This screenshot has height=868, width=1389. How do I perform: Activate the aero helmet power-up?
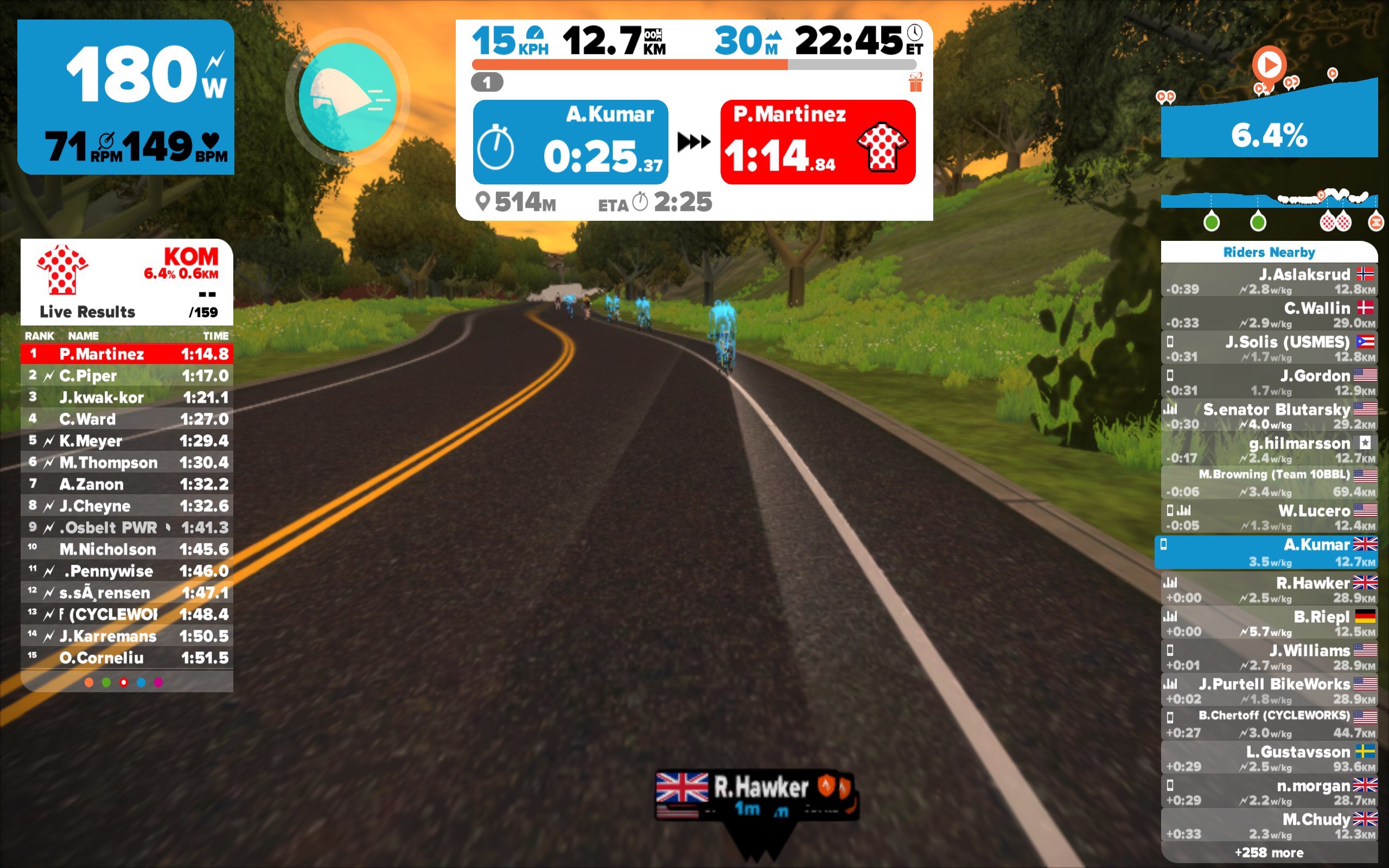(x=348, y=98)
